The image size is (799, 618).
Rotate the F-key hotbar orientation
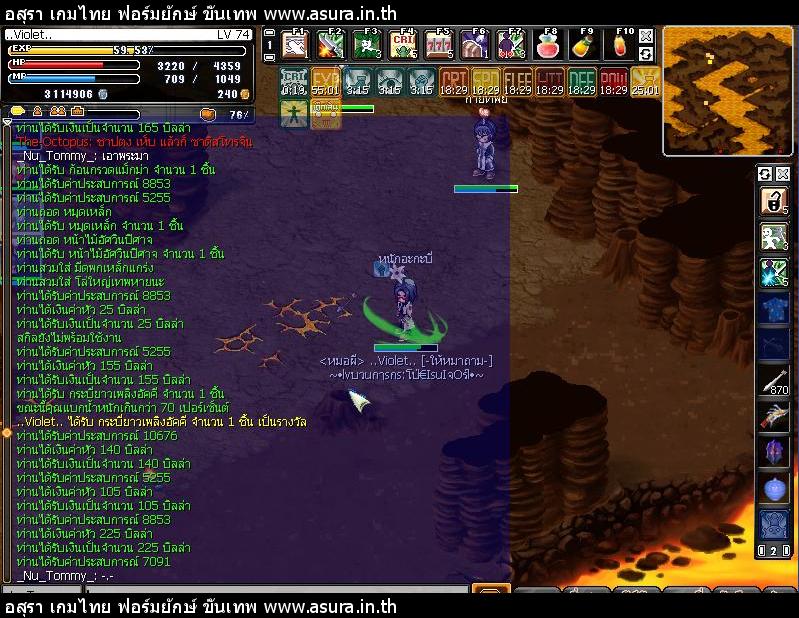[646, 53]
